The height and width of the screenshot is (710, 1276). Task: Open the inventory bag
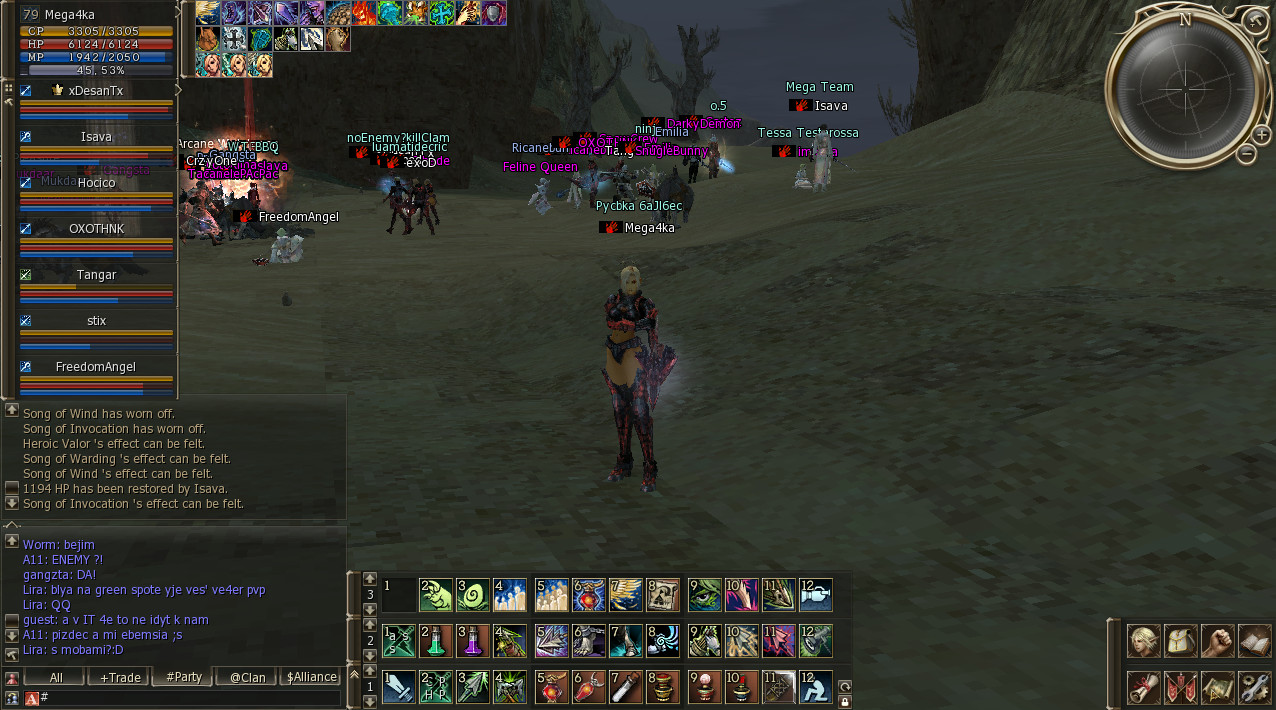pos(1181,641)
